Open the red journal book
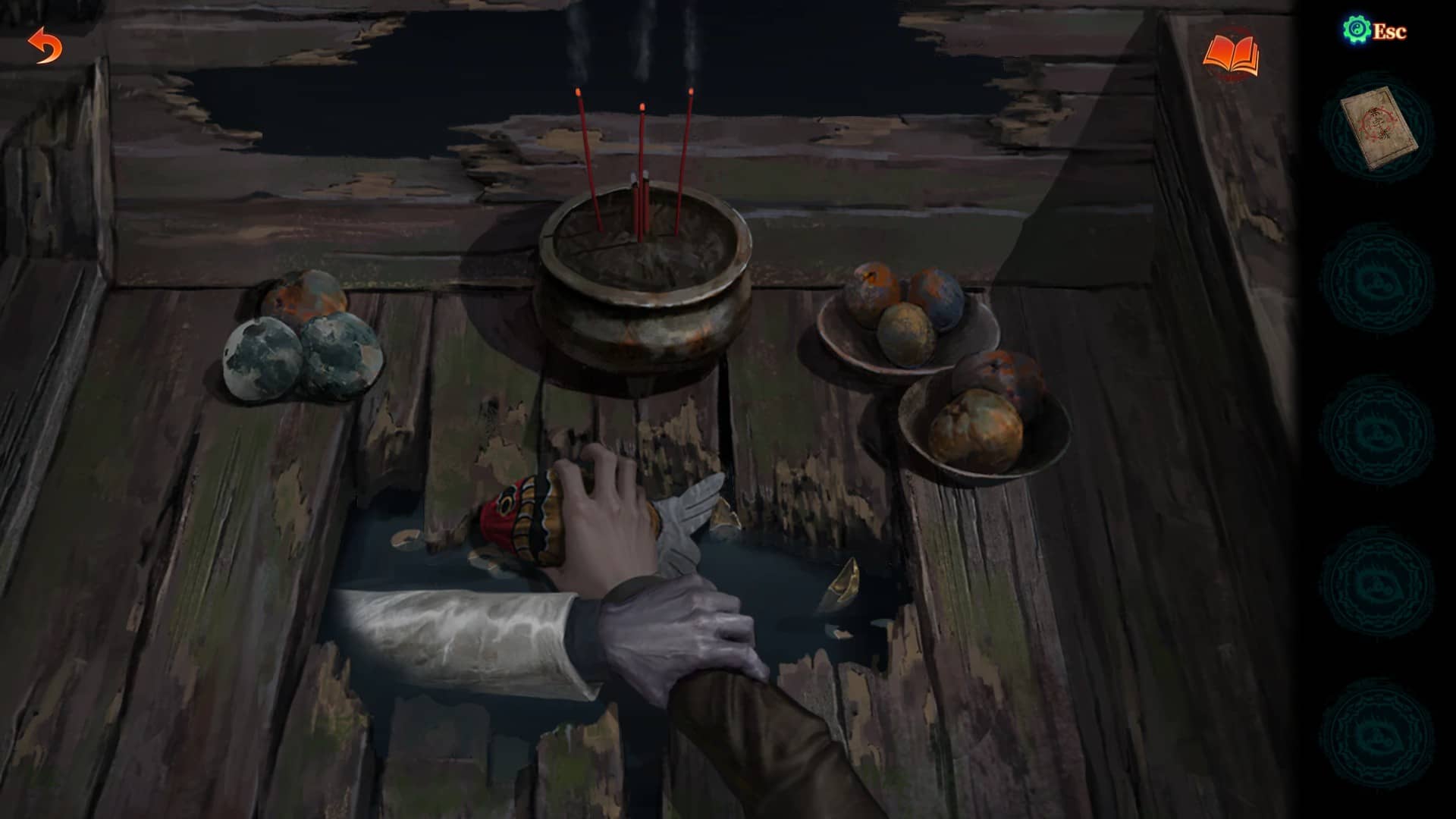 click(x=1231, y=55)
